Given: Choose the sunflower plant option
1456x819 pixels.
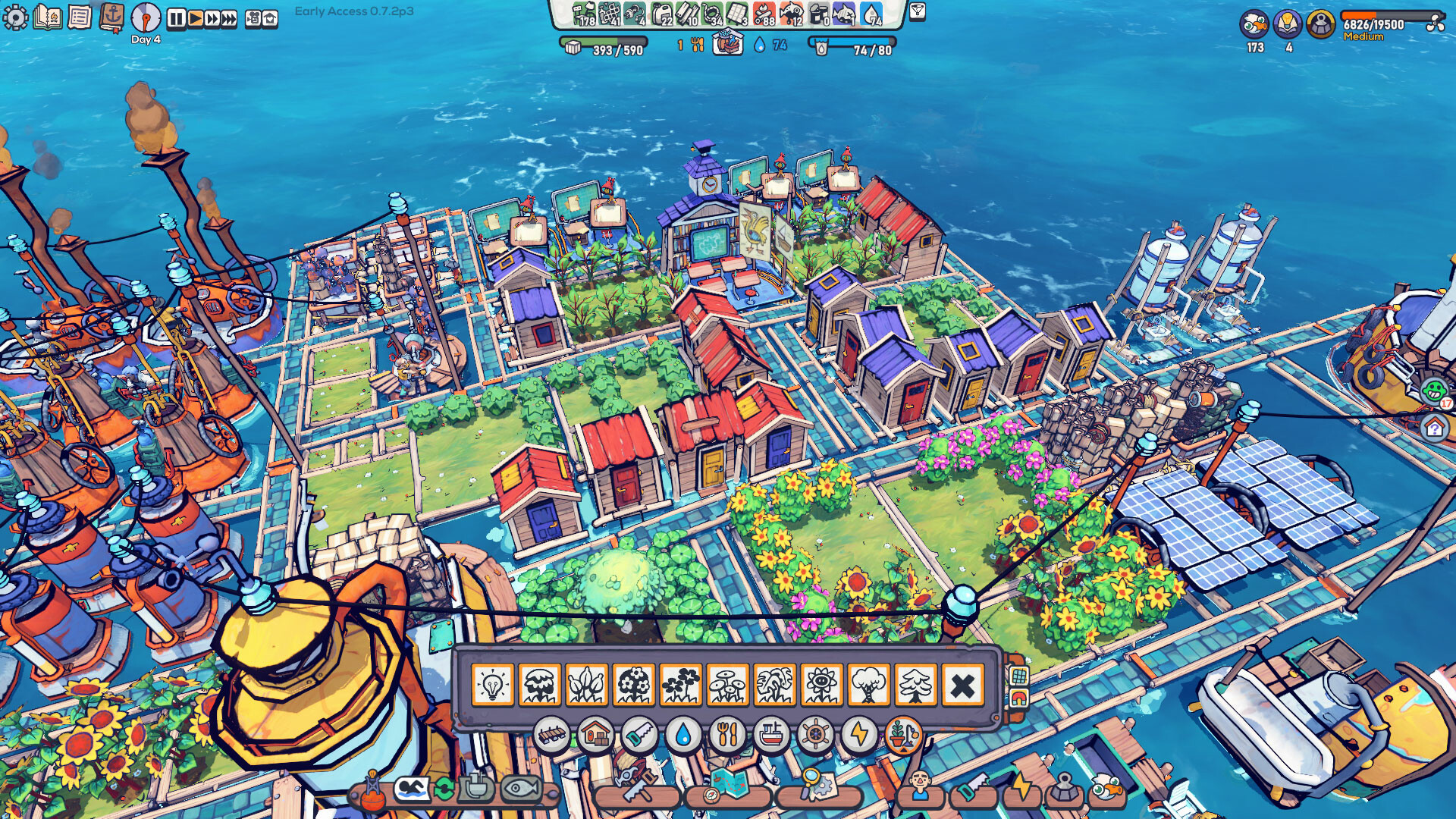Looking at the screenshot, I should (x=821, y=684).
